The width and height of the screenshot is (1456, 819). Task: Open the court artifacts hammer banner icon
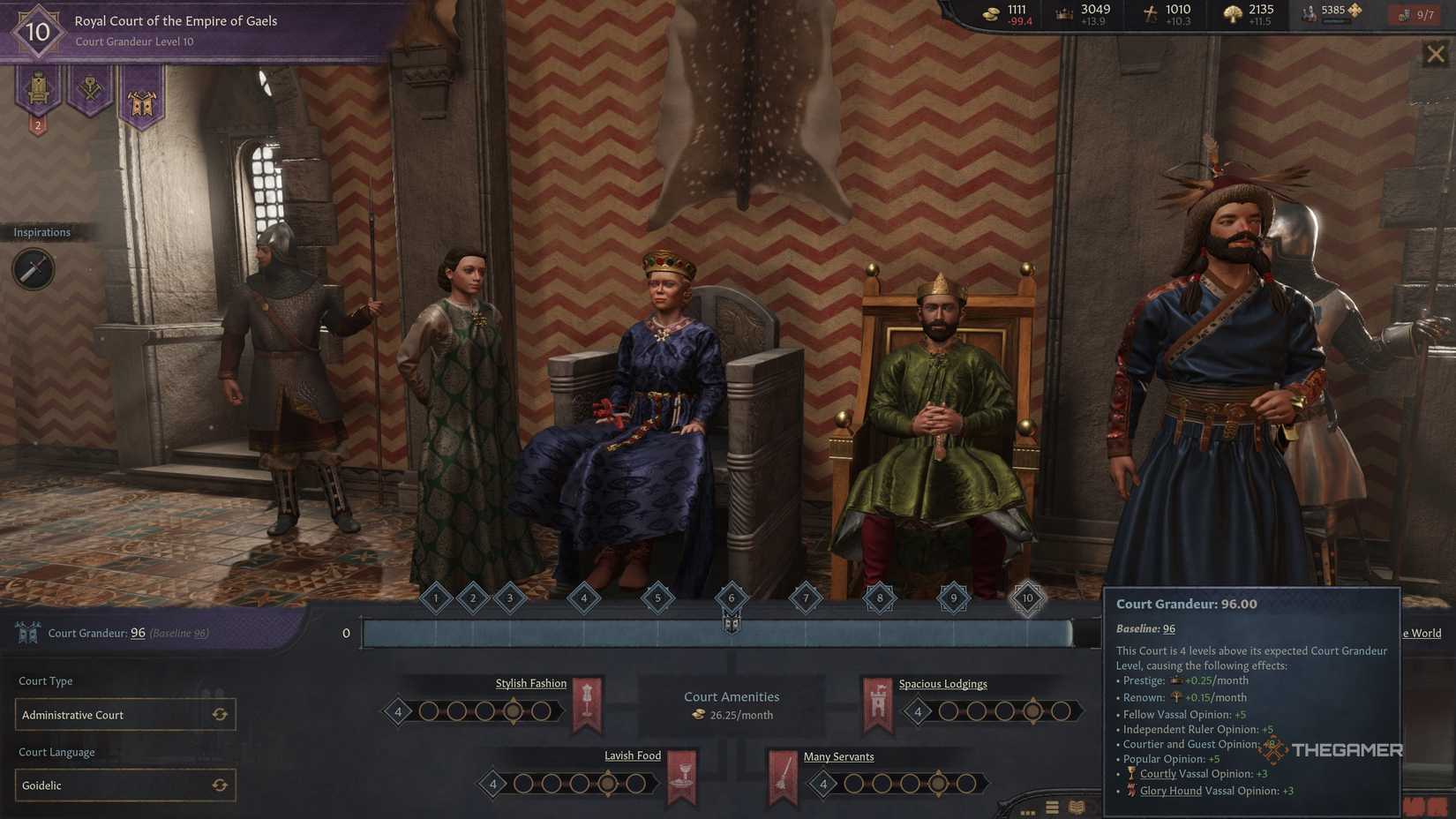pos(89,88)
